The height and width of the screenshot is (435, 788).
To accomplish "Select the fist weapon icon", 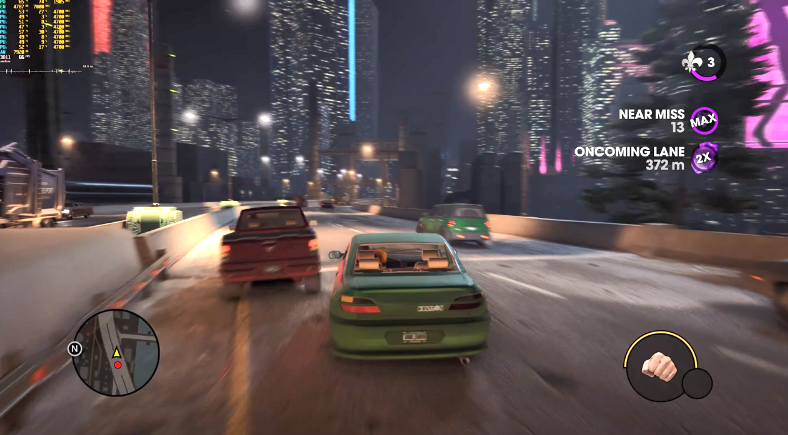I will pos(658,364).
